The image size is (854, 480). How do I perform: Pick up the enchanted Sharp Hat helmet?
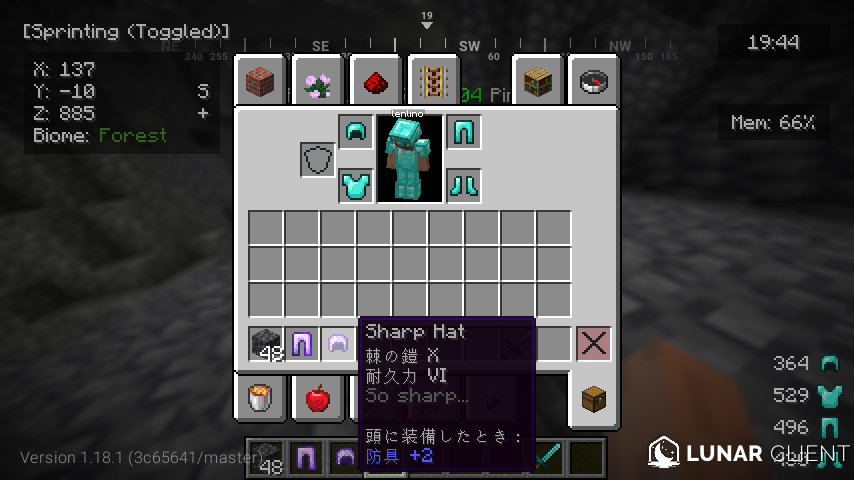(338, 344)
